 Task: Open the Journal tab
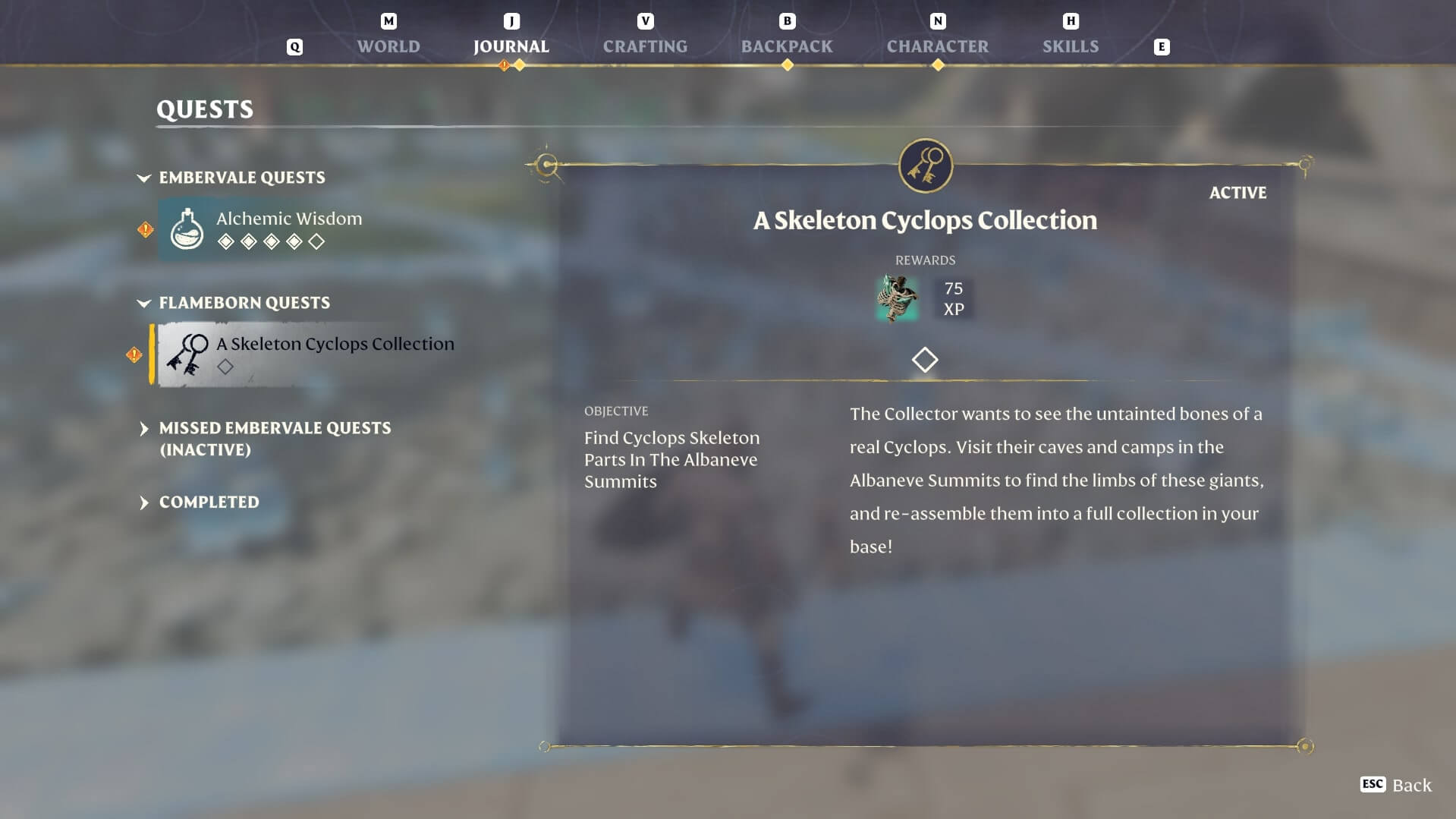coord(511,46)
